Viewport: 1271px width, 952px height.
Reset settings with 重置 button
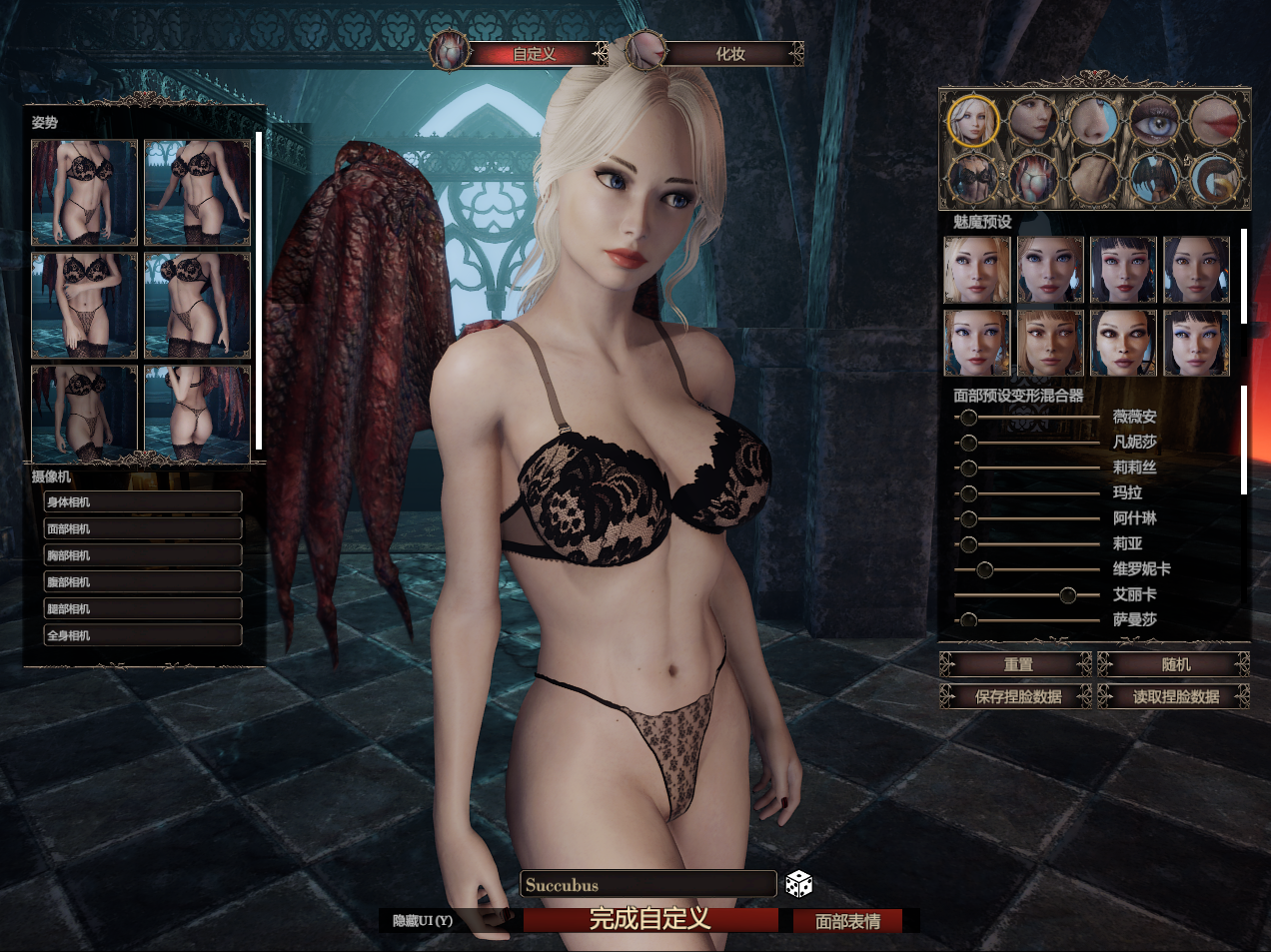(x=1017, y=664)
